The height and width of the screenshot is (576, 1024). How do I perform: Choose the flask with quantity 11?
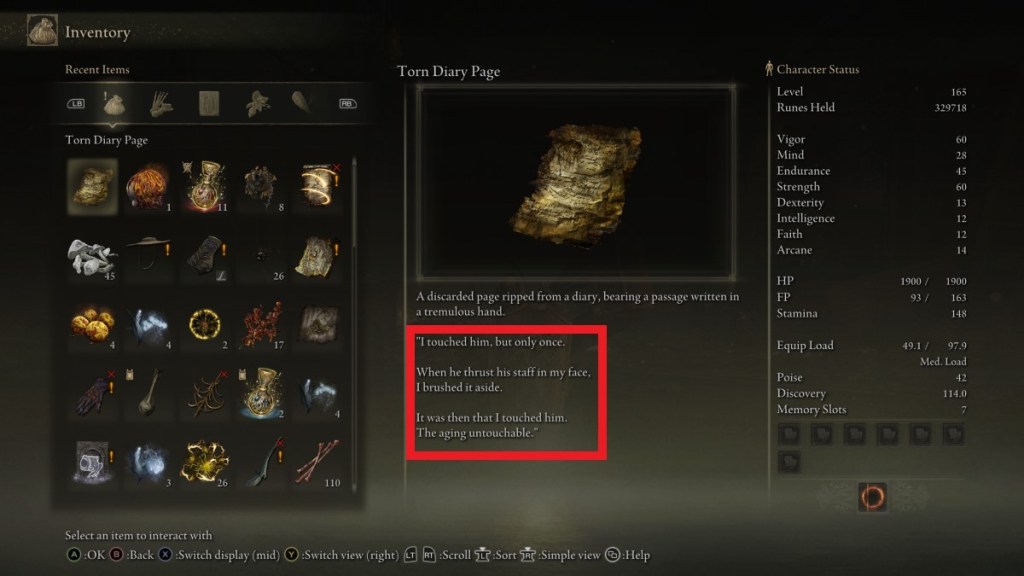(207, 186)
